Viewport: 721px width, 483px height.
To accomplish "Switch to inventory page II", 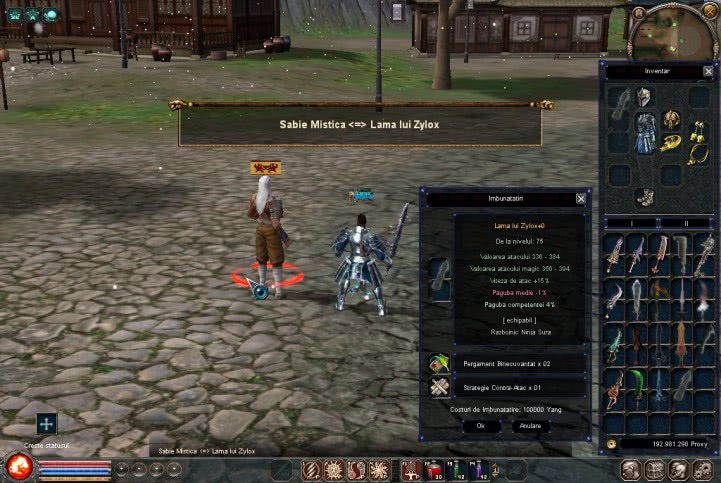I will (x=686, y=223).
